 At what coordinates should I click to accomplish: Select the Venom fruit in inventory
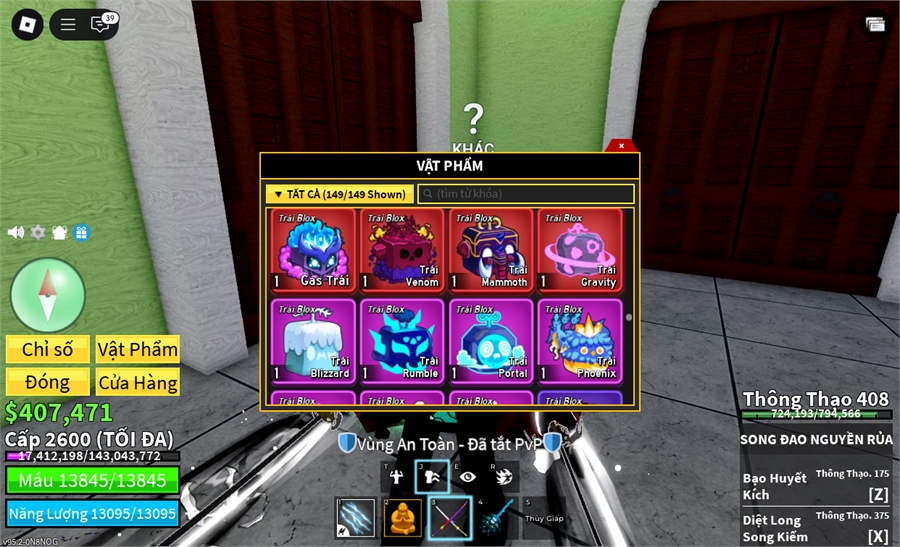click(x=402, y=249)
